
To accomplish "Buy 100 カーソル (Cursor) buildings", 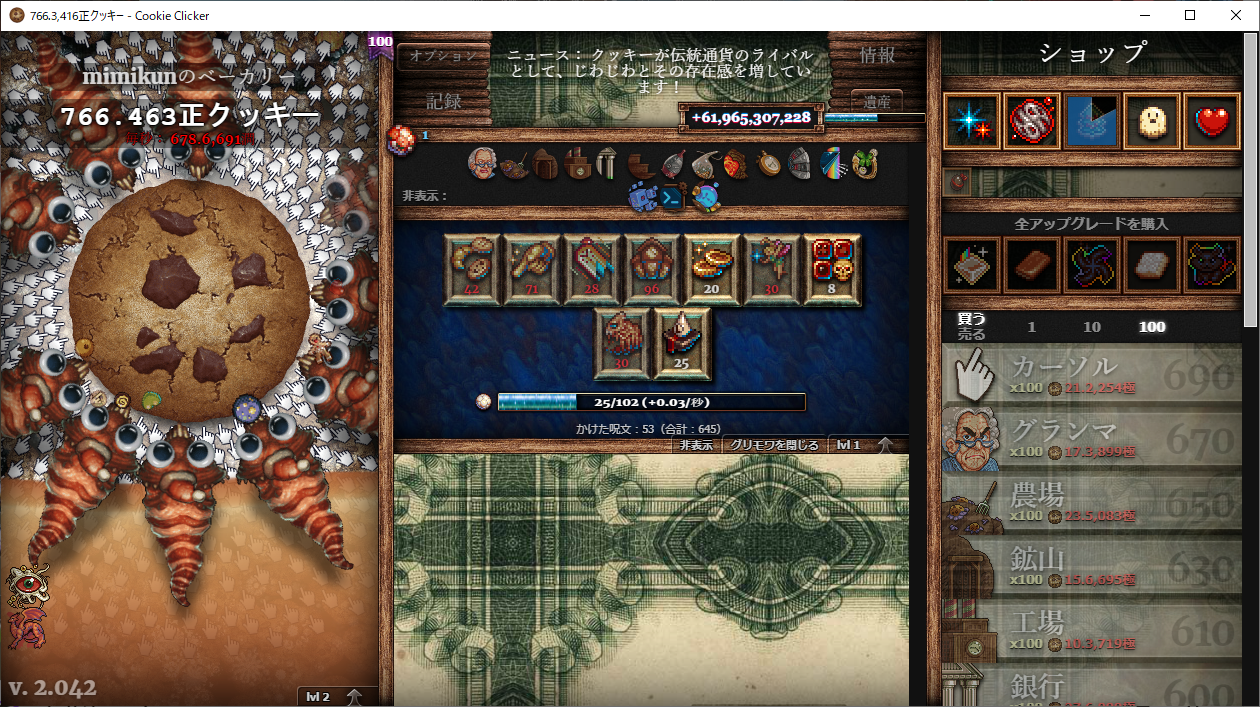I will click(1092, 376).
